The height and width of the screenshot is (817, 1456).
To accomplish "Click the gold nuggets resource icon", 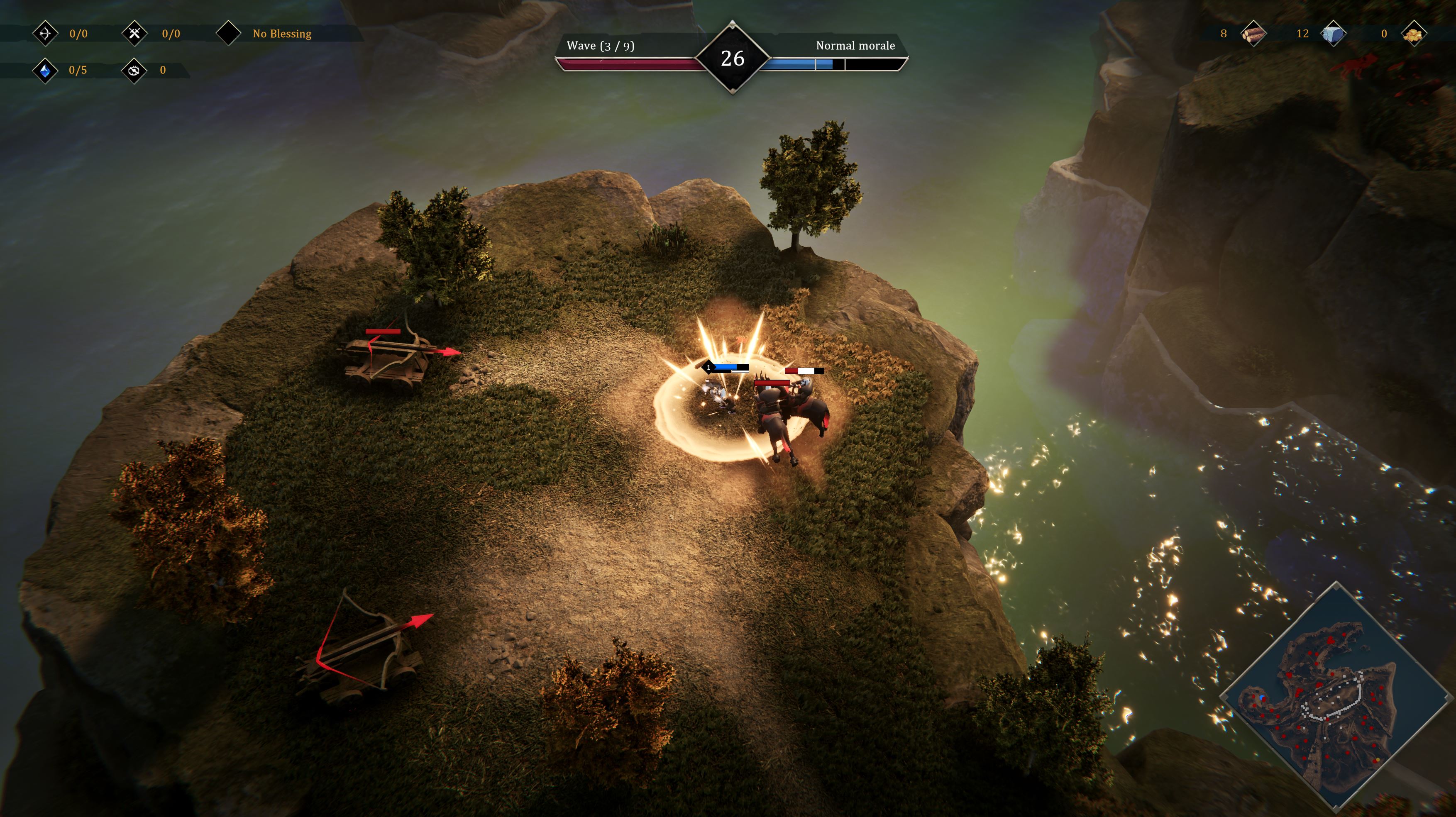I will 1414,34.
